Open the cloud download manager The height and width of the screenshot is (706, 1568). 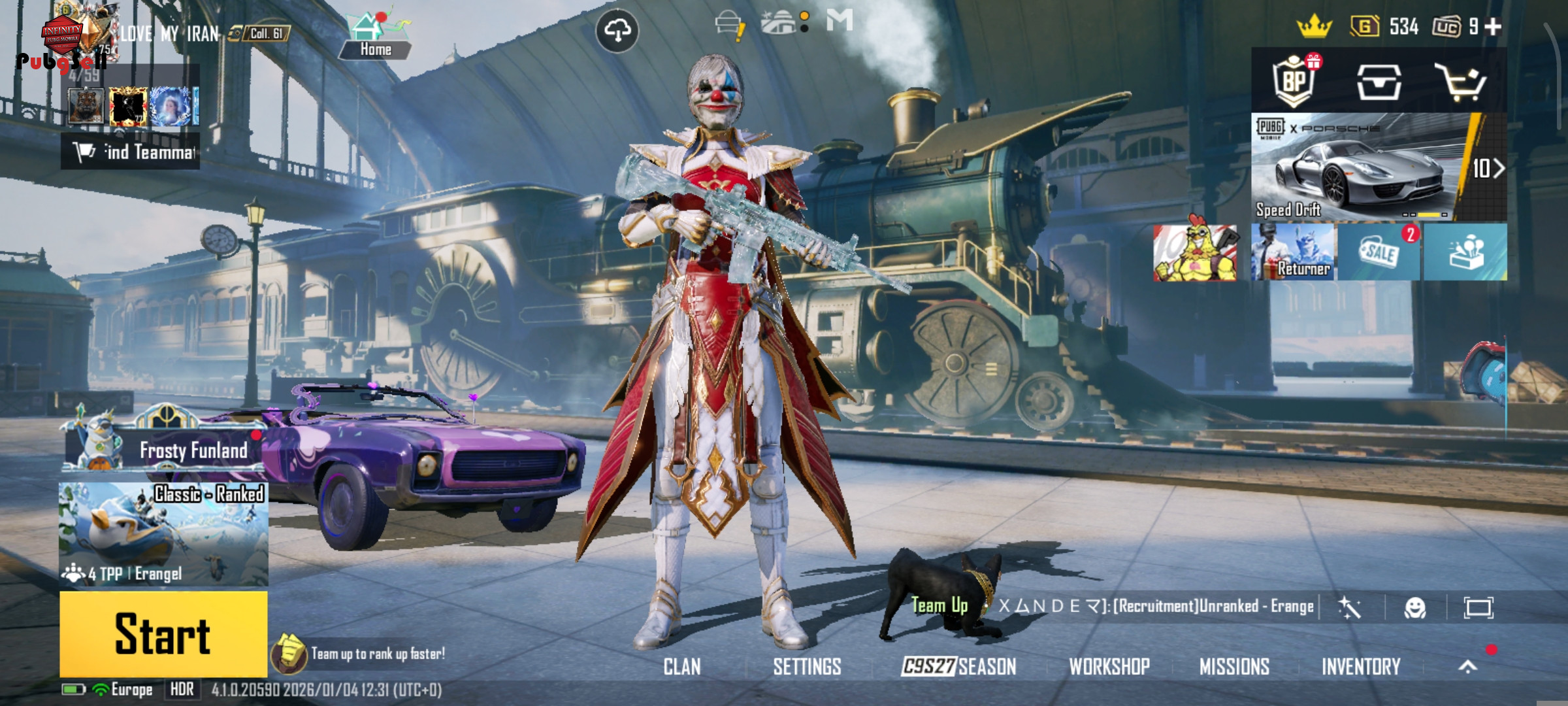tap(617, 30)
